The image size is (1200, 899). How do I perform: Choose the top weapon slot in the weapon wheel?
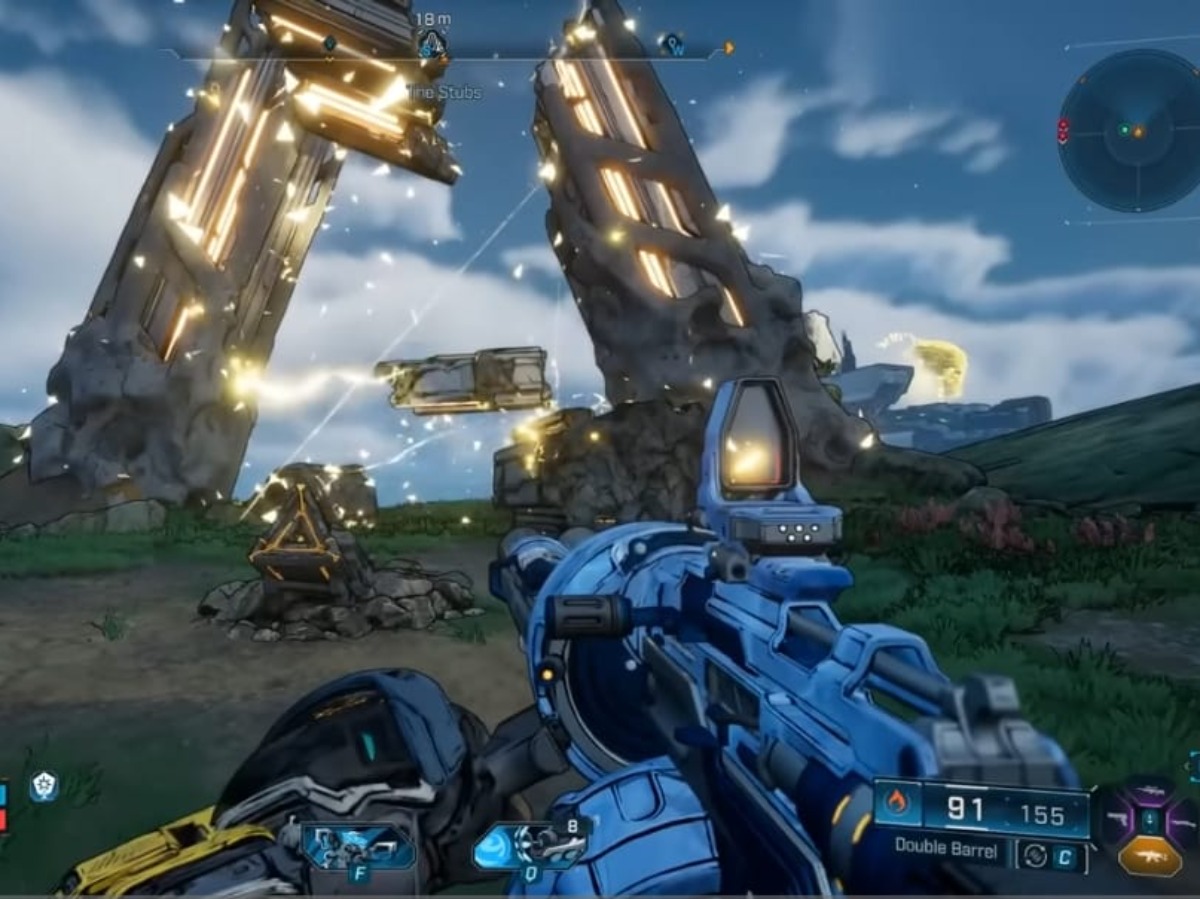click(1149, 791)
